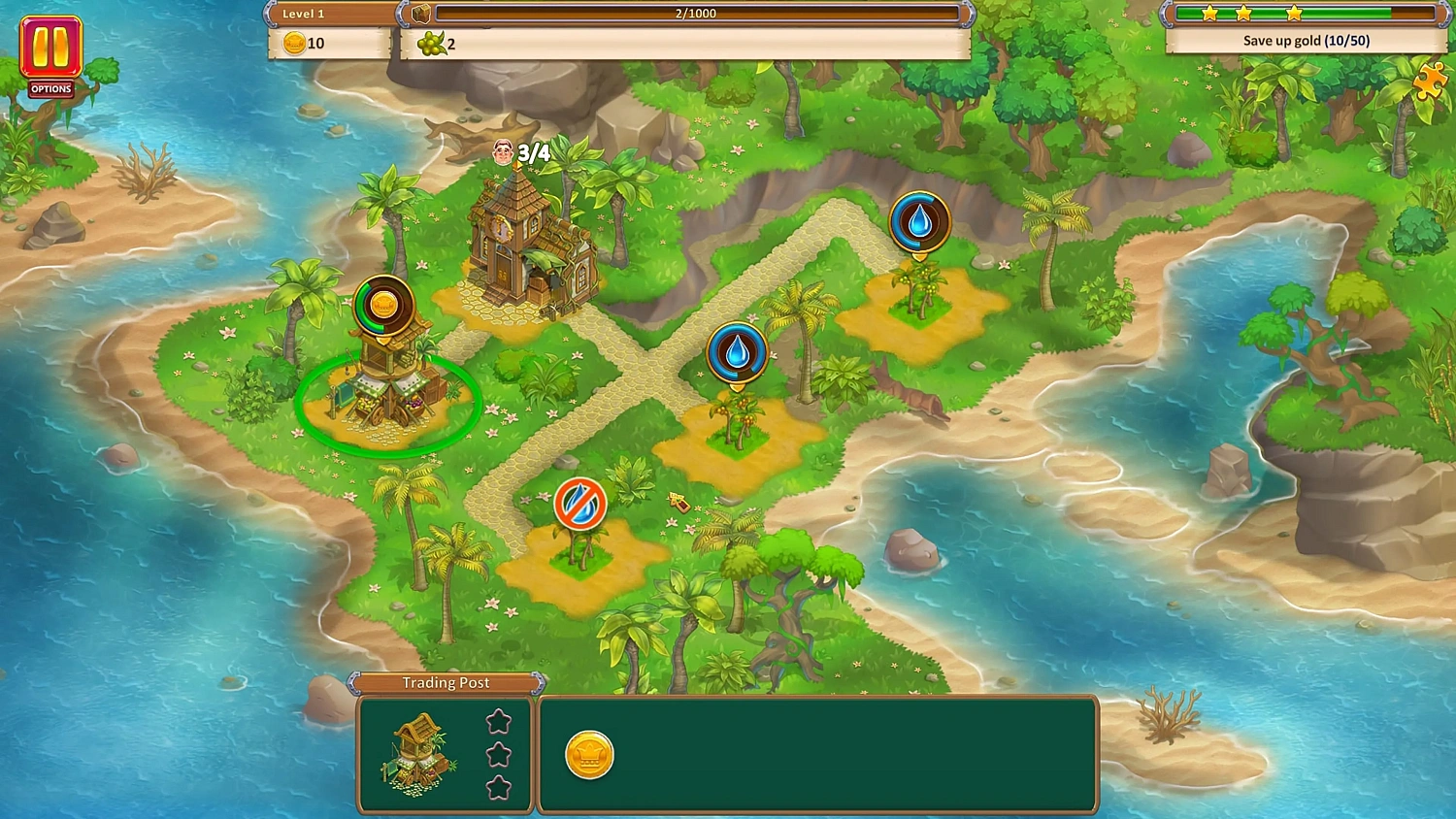Viewport: 1456px width, 819px height.
Task: Toggle the first upgrade star for Trading Post
Action: coord(499,720)
